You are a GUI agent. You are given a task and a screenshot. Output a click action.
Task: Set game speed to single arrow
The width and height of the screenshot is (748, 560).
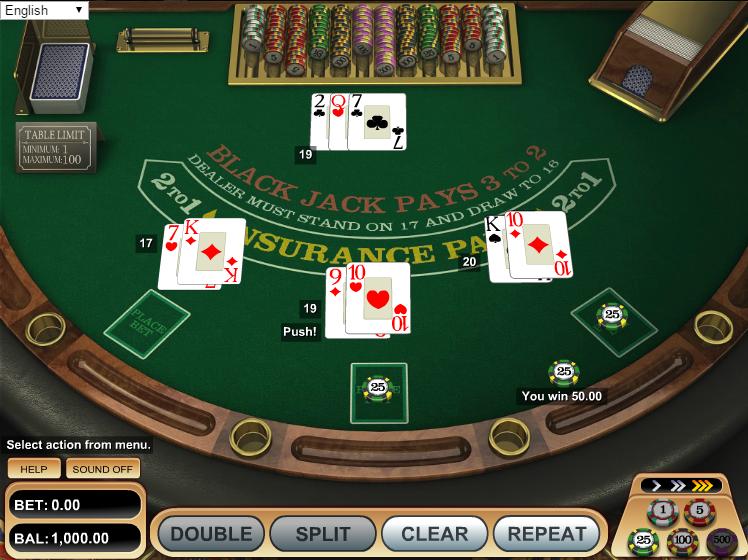(656, 486)
